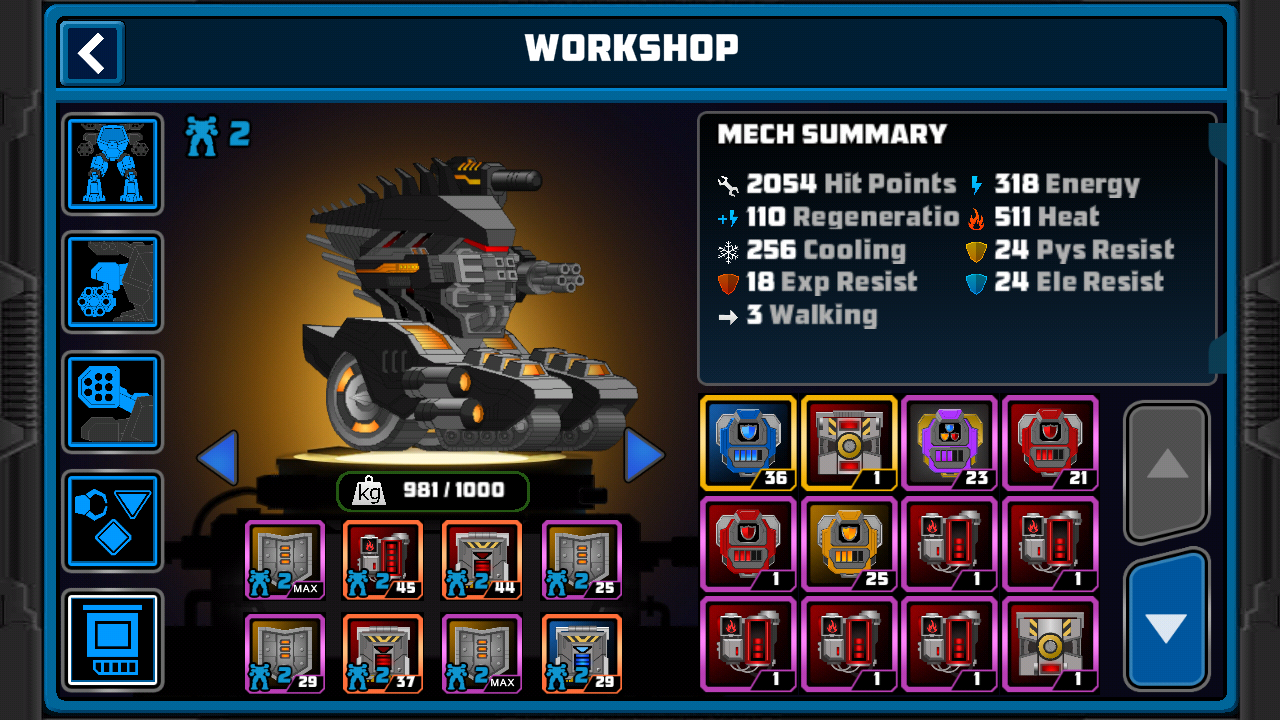Select equipped red heat module level 45
This screenshot has width=1280, height=720.
(383, 559)
